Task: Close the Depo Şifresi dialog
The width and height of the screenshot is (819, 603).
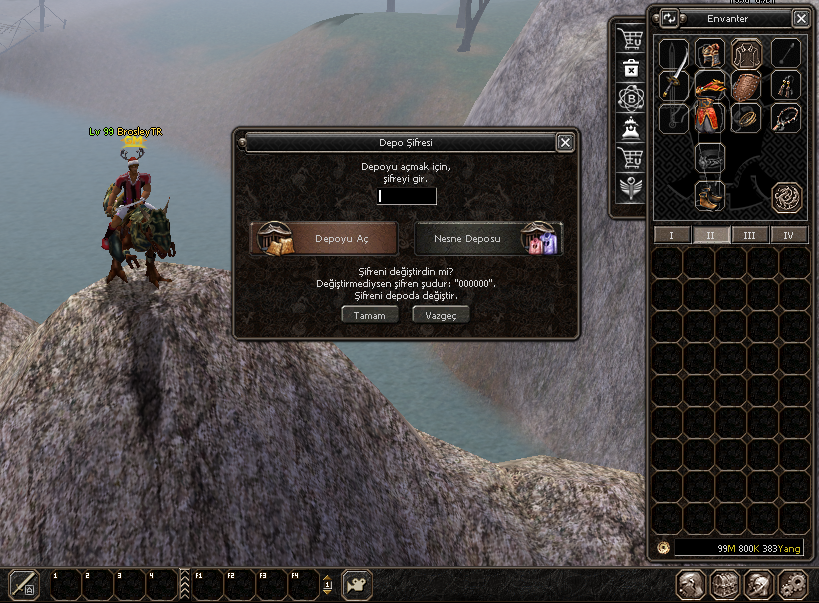Action: (565, 143)
